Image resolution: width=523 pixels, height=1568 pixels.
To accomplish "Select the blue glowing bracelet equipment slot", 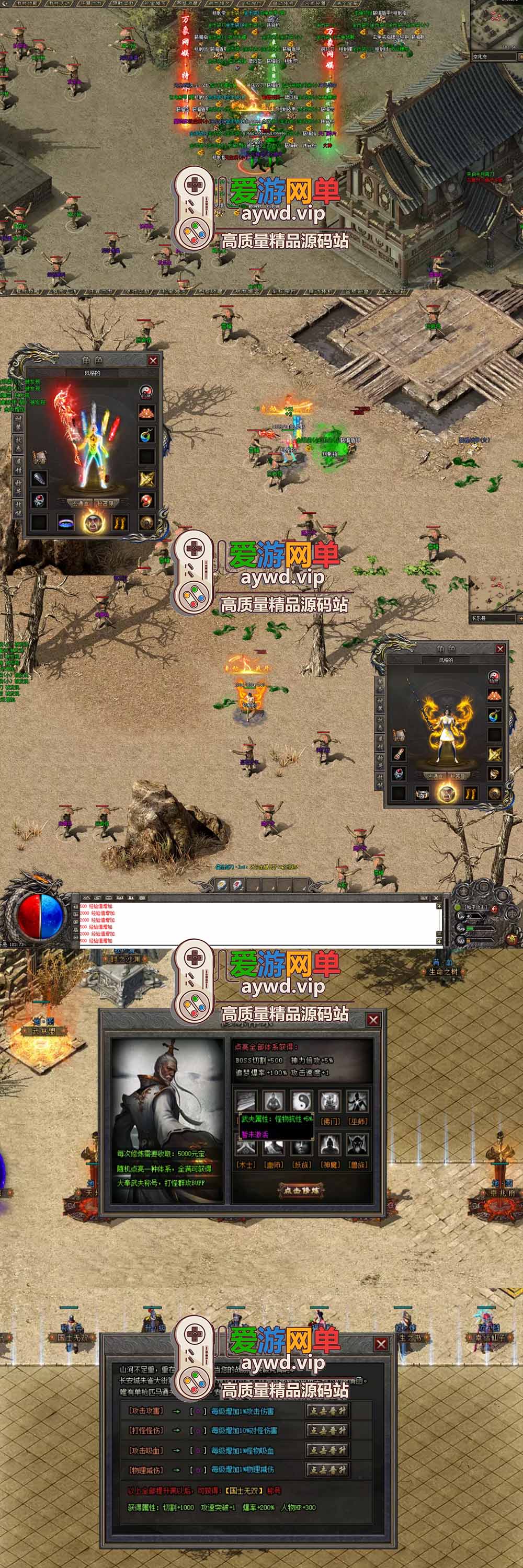I will click(x=66, y=522).
